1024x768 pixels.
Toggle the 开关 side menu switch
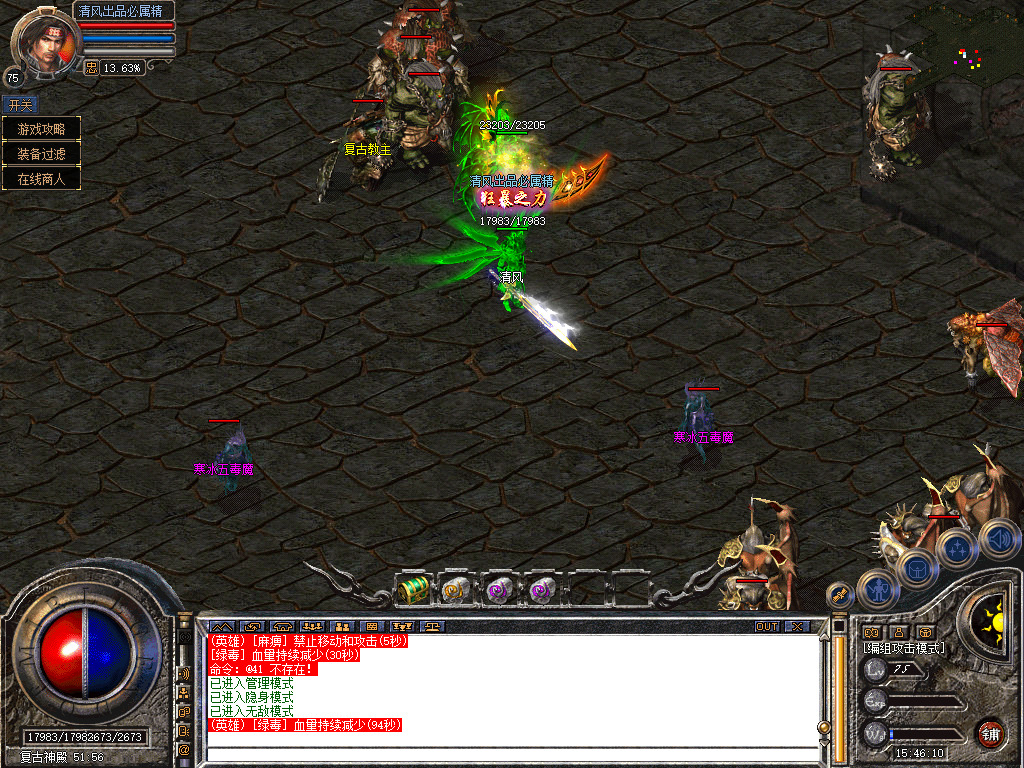(x=20, y=104)
